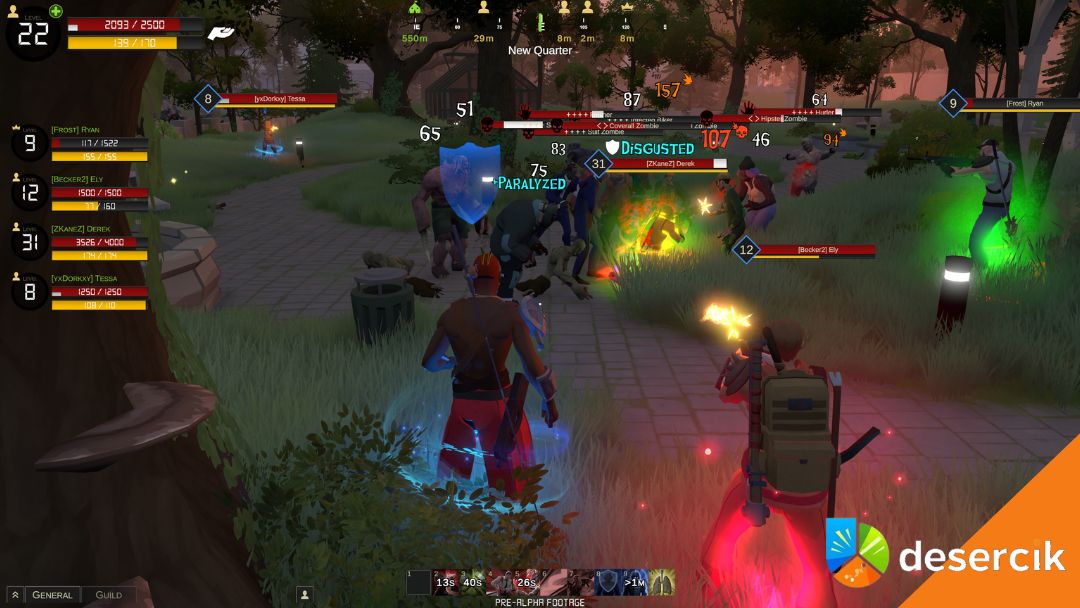Use the green ability showing 40s cooldown

(x=473, y=582)
